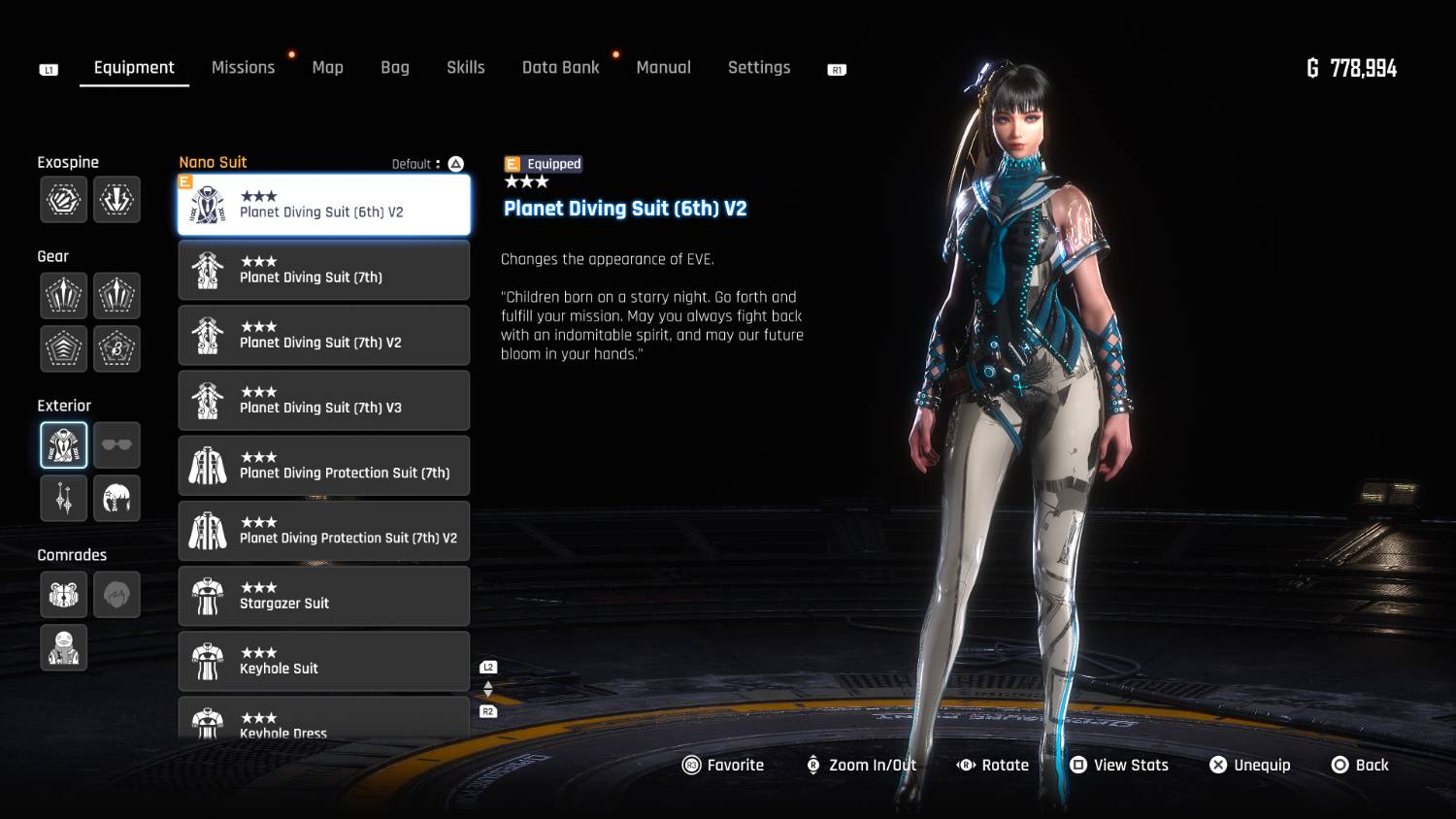
Task: Select the first Exospine slot
Action: click(64, 200)
